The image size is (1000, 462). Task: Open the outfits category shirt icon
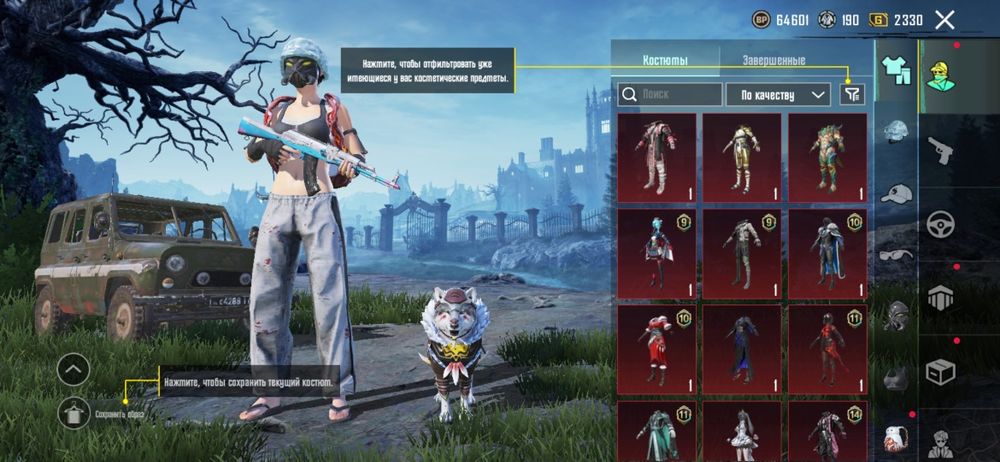click(895, 71)
